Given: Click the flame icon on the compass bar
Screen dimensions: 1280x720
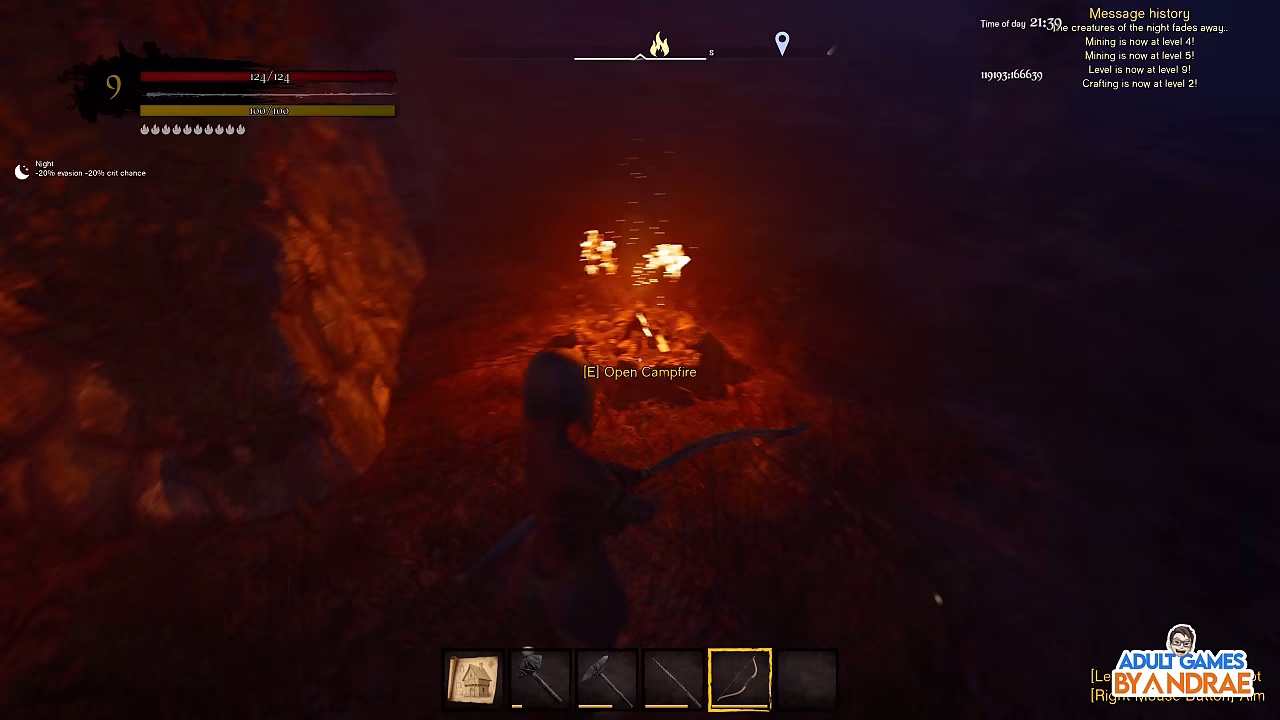Looking at the screenshot, I should click(658, 44).
